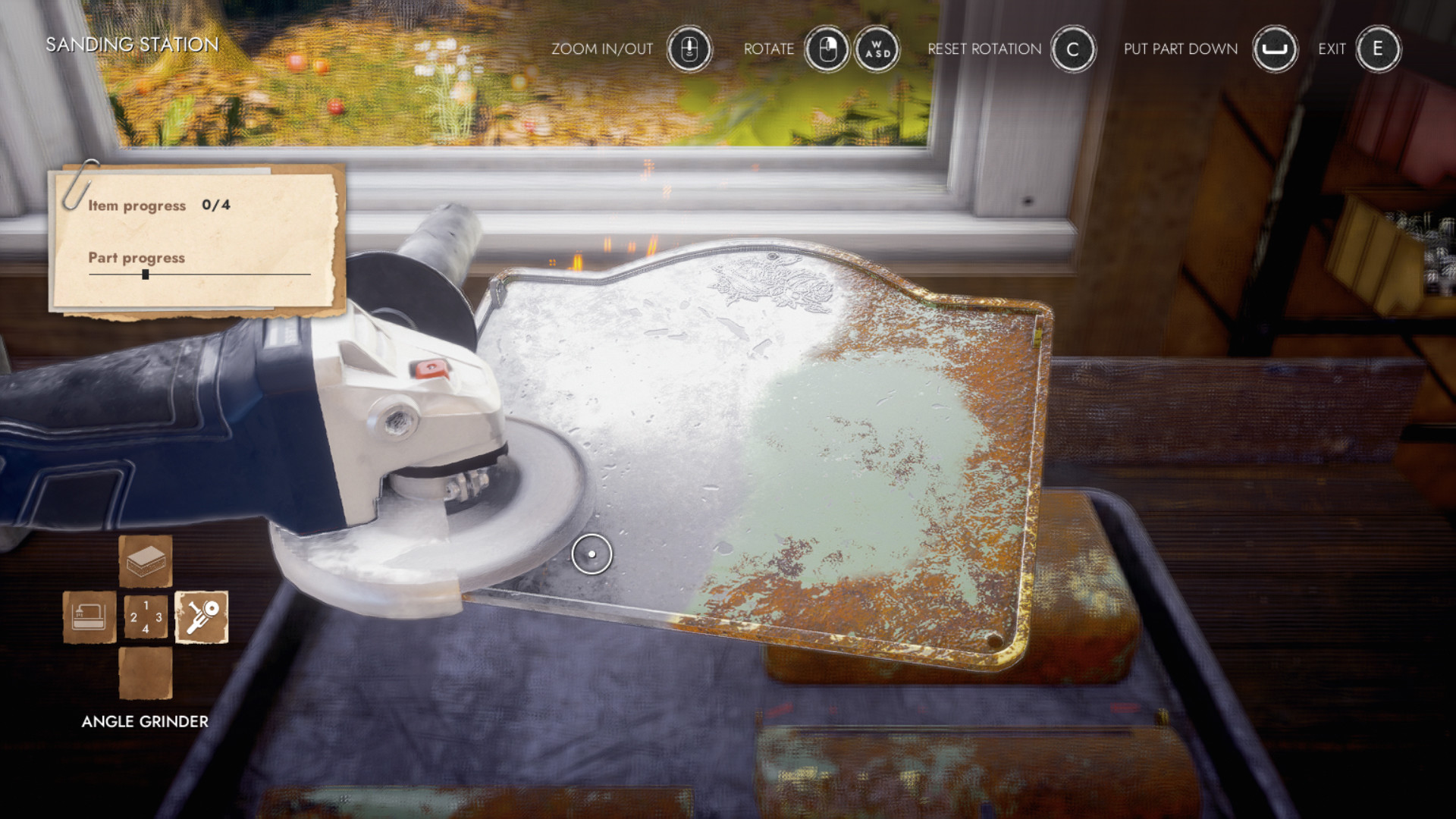Image resolution: width=1456 pixels, height=819 pixels.
Task: Click the Sanding Station title text
Action: pos(130,44)
